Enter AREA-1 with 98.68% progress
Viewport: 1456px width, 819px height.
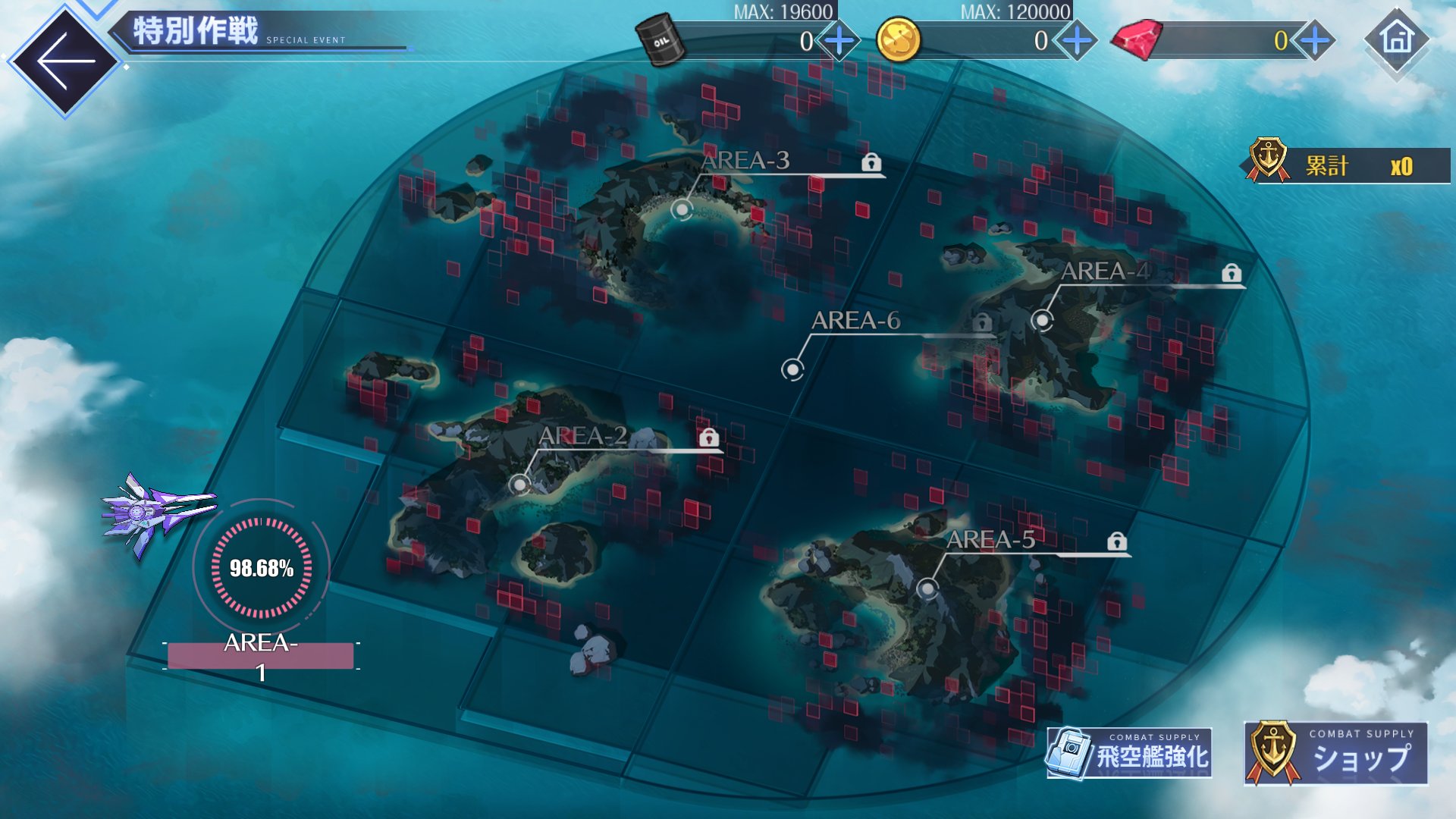(261, 569)
